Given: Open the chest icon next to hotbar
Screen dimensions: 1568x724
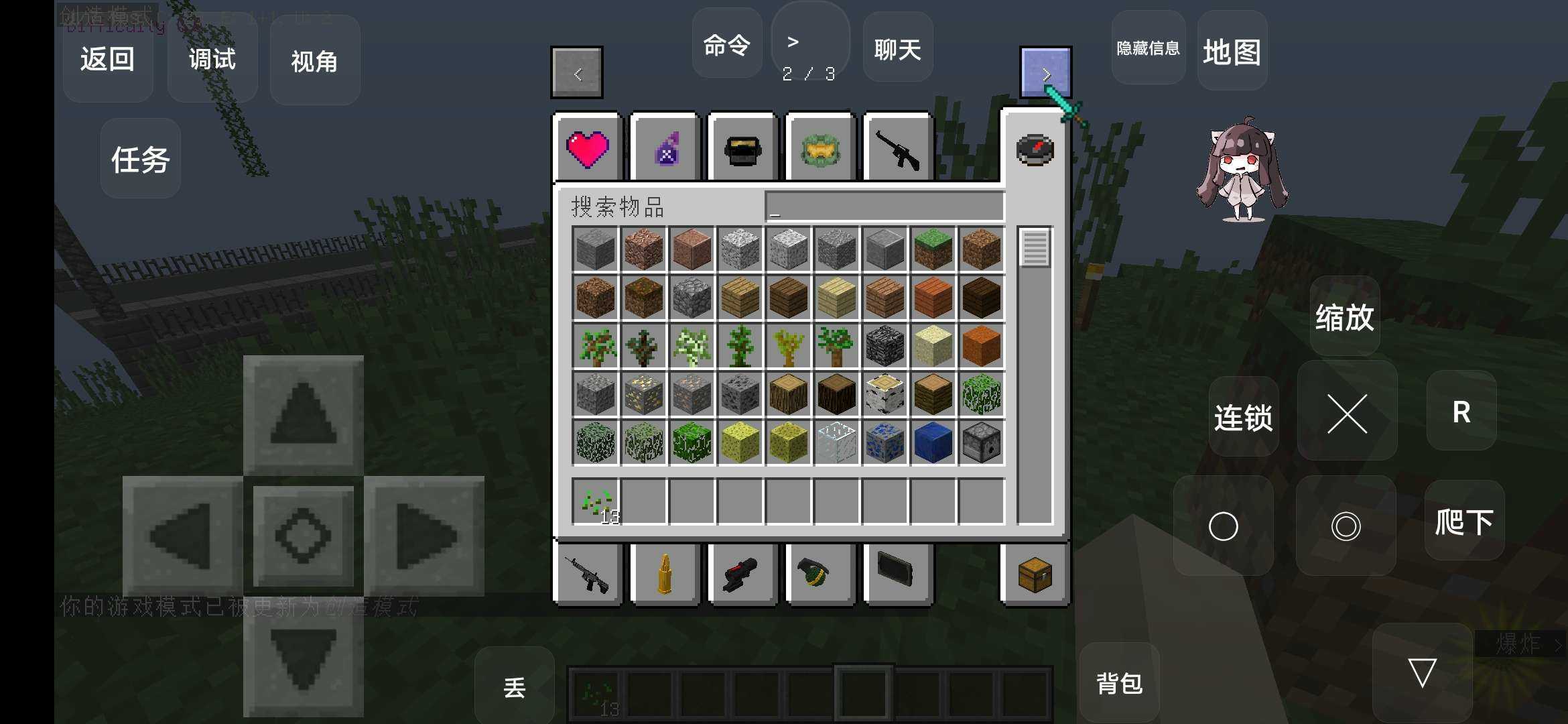Looking at the screenshot, I should point(1034,575).
